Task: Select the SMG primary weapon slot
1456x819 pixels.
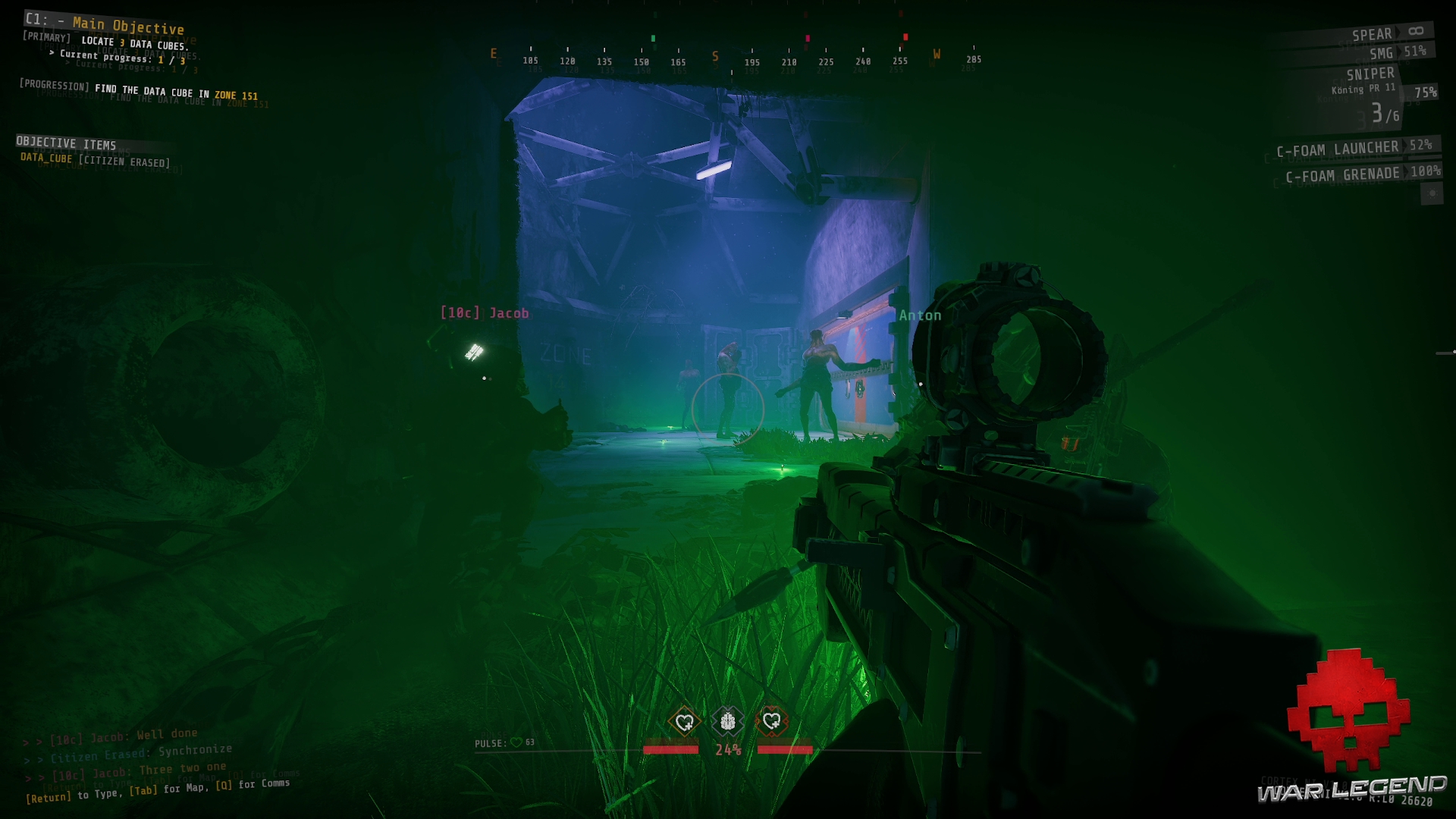Action: 1382,53
